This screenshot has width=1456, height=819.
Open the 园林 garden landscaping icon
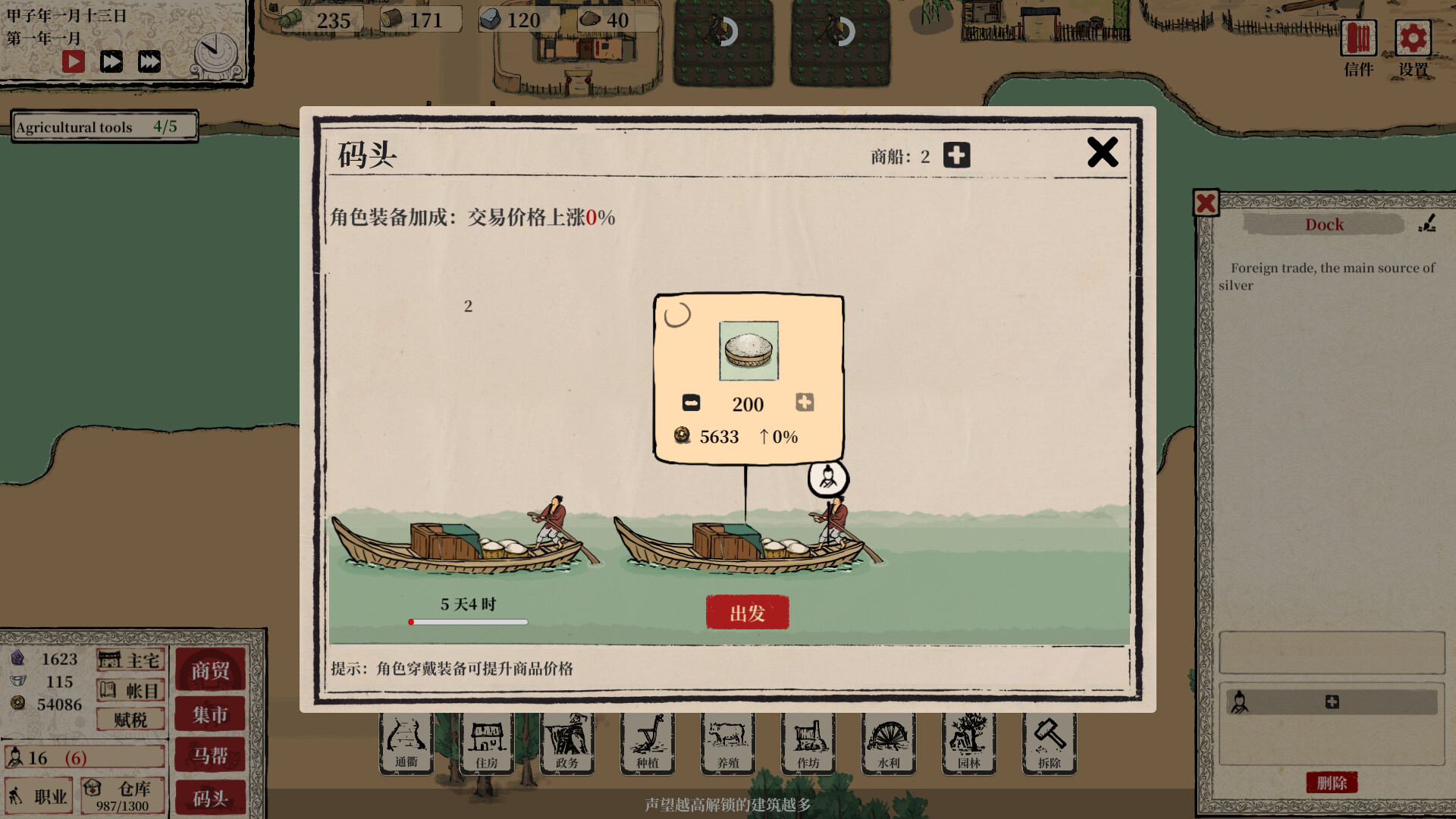coord(968,742)
